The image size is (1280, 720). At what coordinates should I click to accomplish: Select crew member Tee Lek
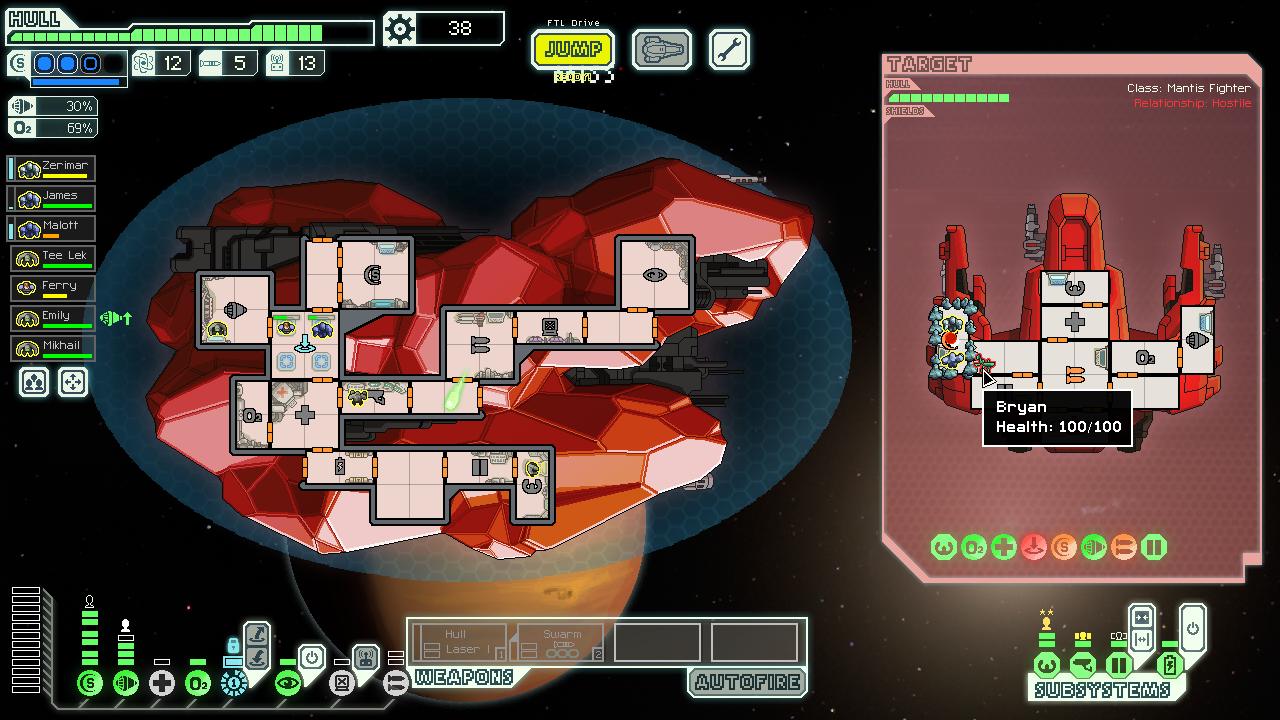[x=55, y=259]
